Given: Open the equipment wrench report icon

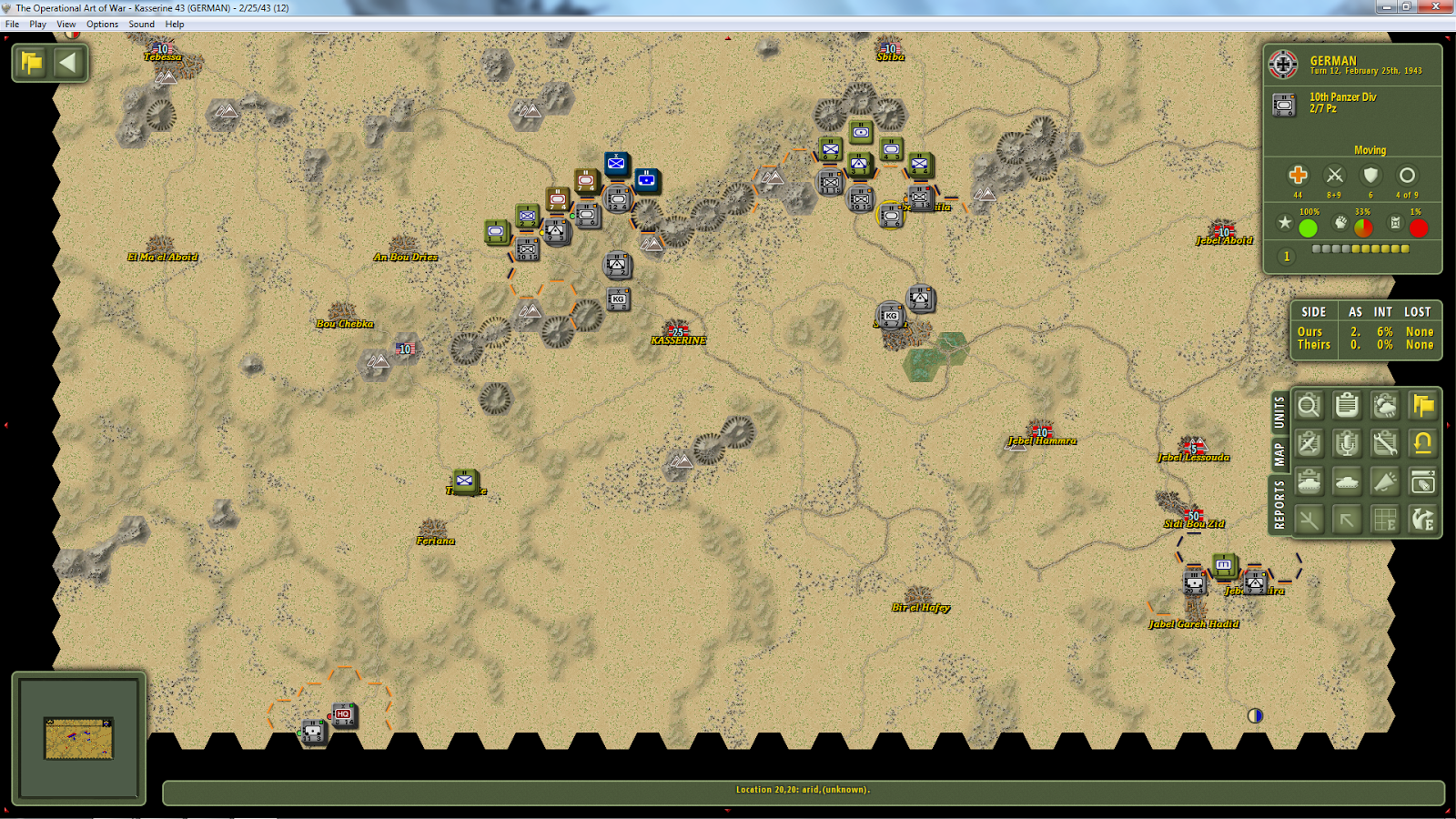Looking at the screenshot, I should (x=1384, y=443).
